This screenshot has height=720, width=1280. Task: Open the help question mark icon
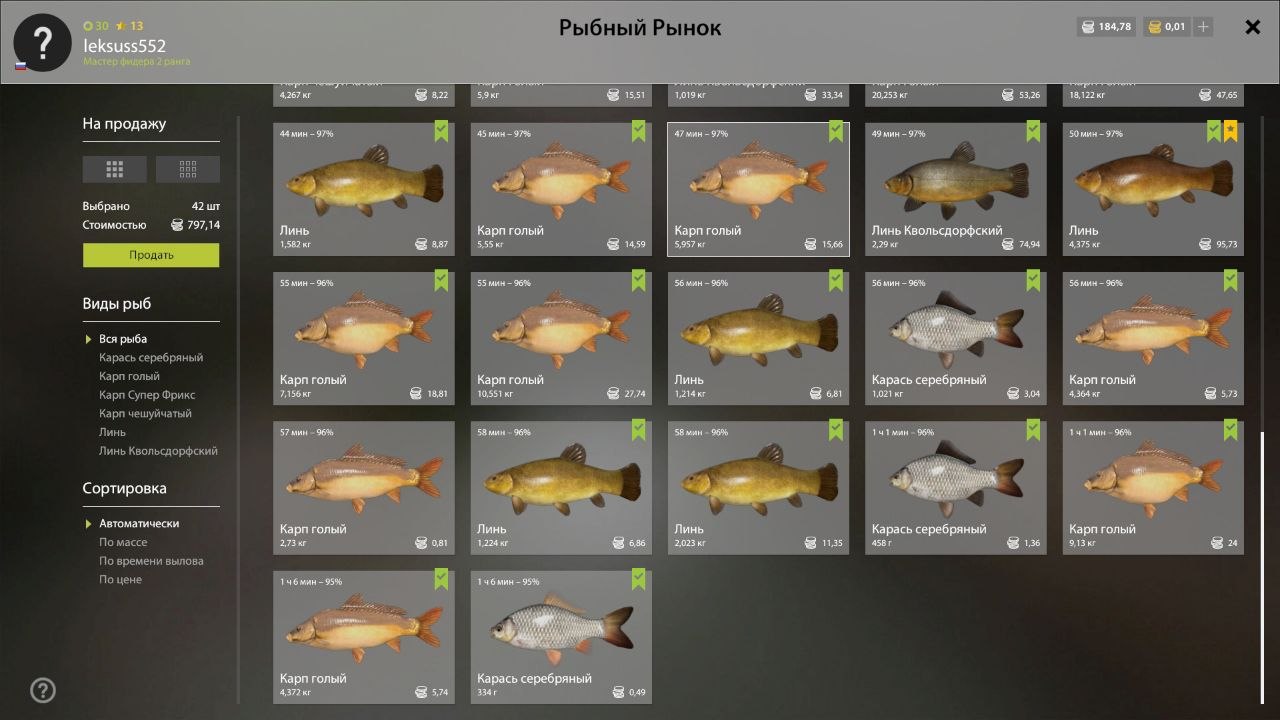click(x=43, y=690)
